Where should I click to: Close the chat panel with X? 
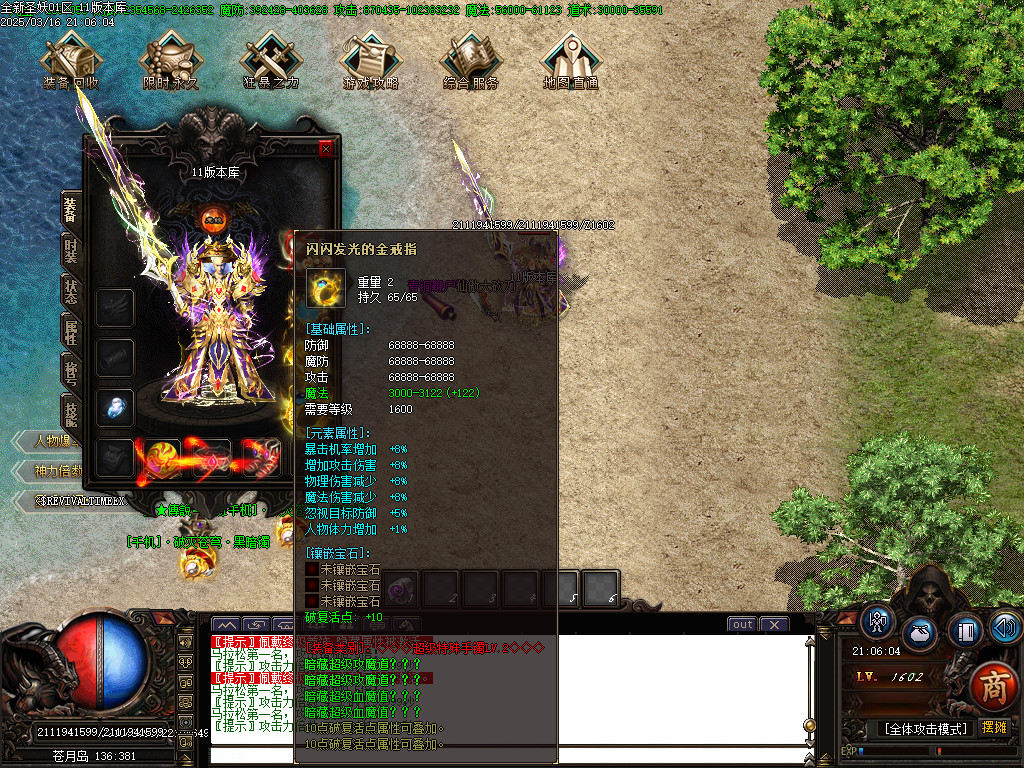pos(774,625)
